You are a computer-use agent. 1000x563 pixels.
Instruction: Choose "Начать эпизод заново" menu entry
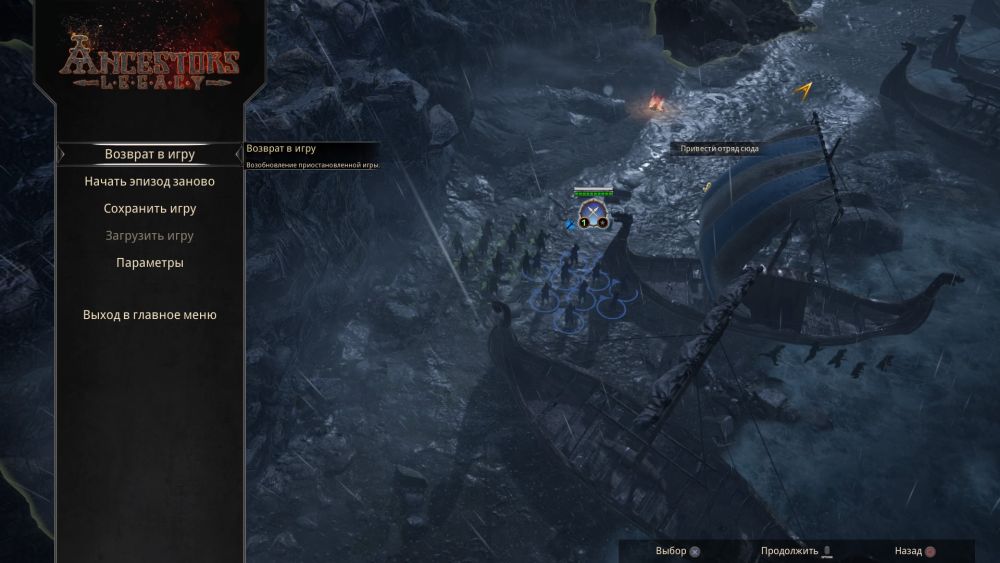[150, 182]
